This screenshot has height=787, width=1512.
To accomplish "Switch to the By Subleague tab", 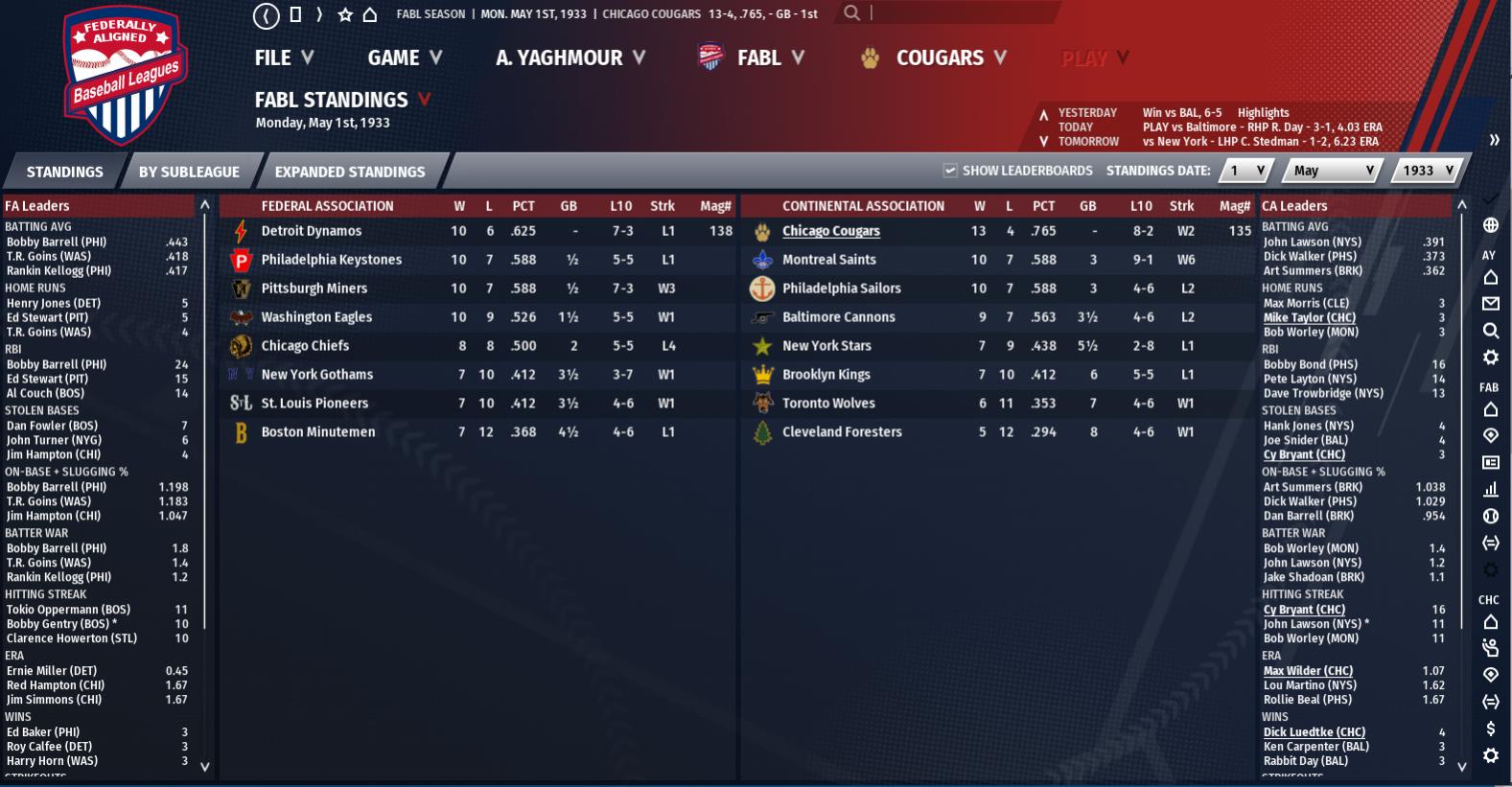I will 189,172.
